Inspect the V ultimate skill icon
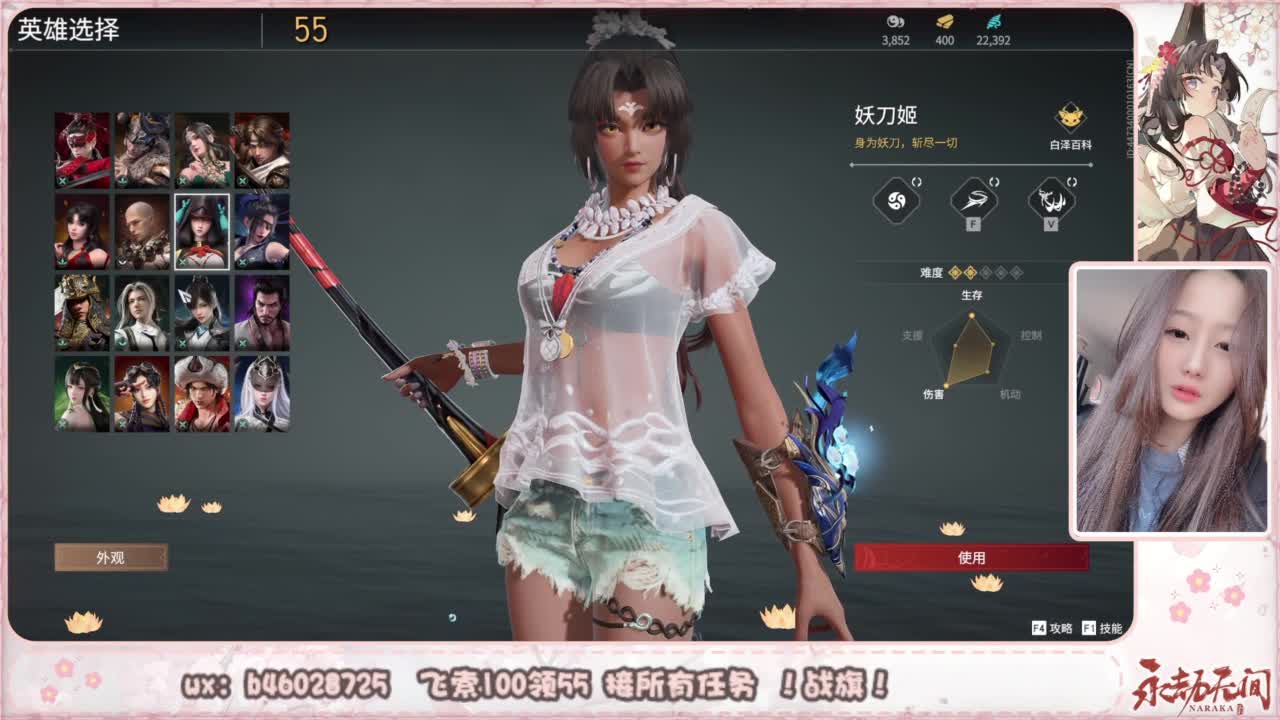The height and width of the screenshot is (720, 1280). click(1051, 200)
